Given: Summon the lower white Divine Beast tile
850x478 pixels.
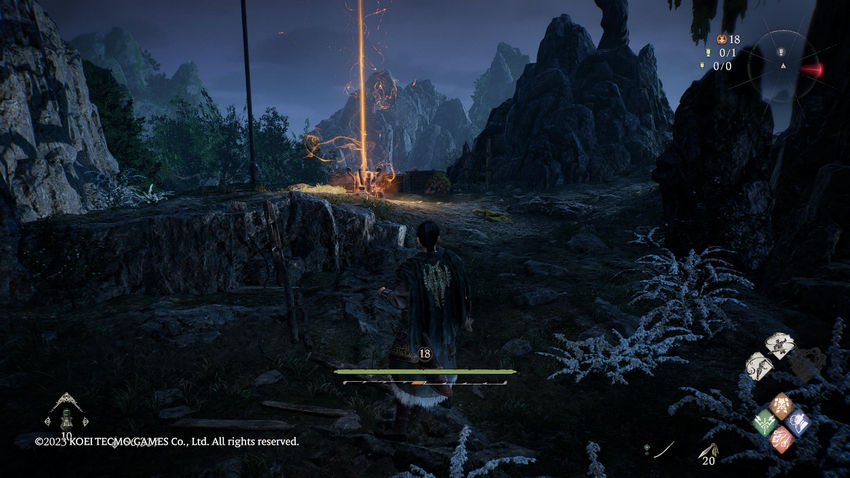Looking at the screenshot, I should coord(759,366).
